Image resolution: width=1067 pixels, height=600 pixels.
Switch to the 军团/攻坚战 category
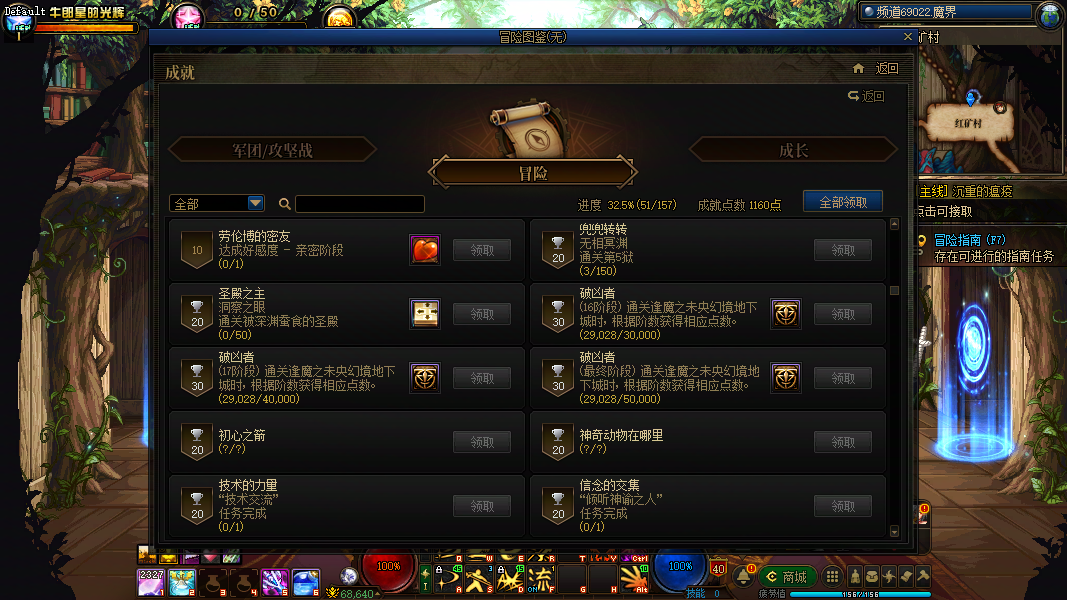272,150
